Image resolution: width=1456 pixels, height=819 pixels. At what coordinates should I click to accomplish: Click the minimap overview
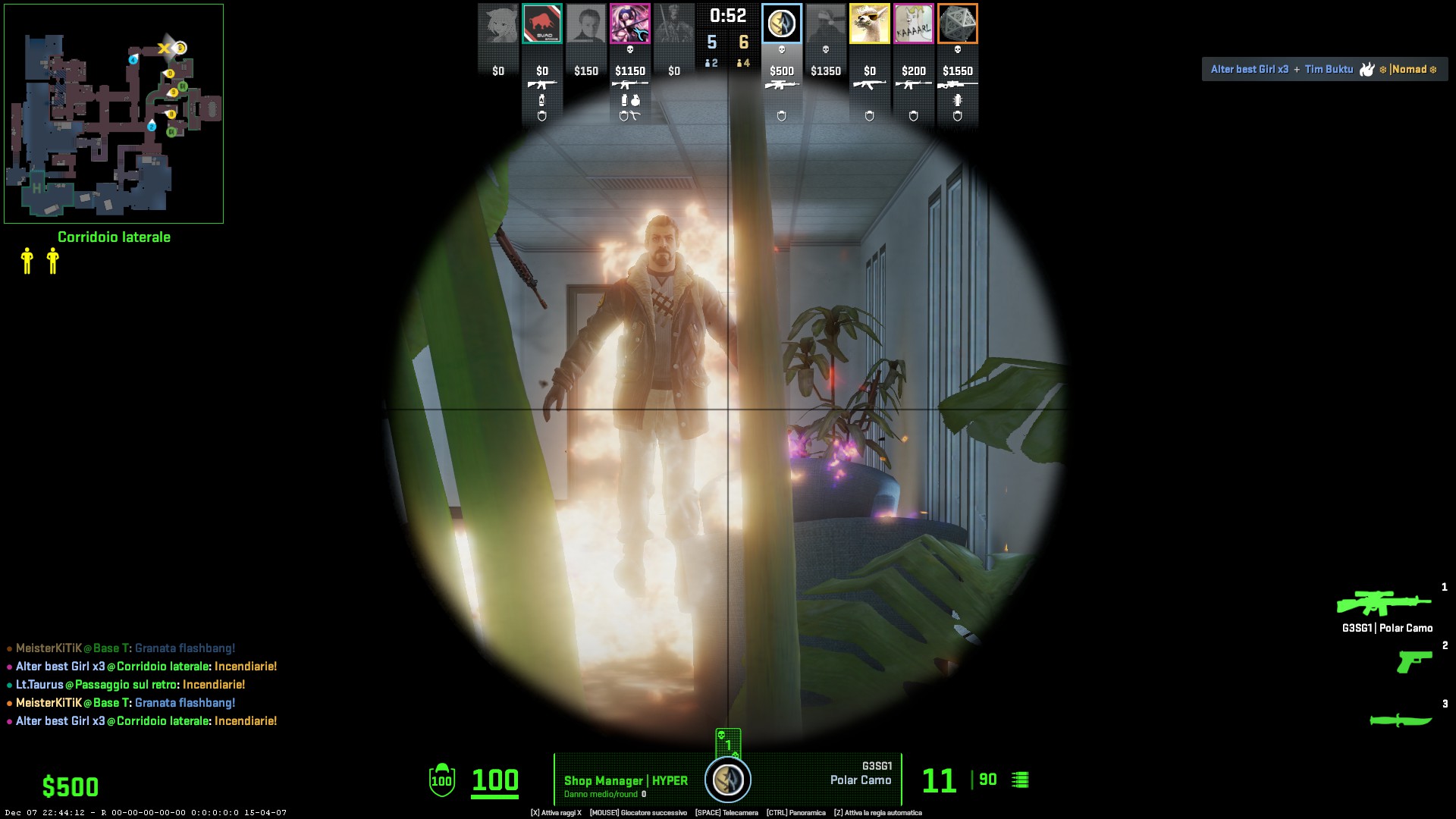point(114,114)
